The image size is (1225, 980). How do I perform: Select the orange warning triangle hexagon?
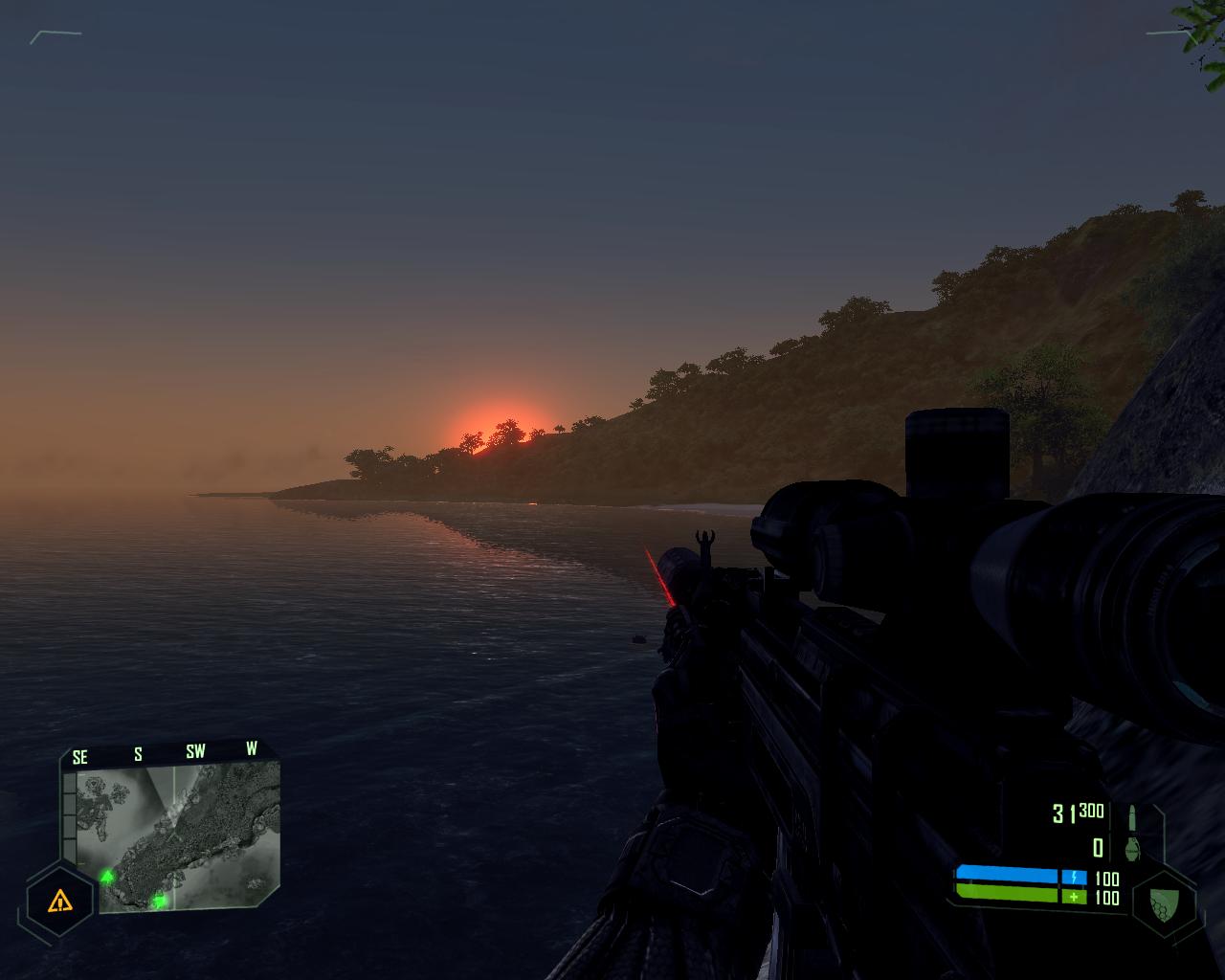click(x=60, y=900)
